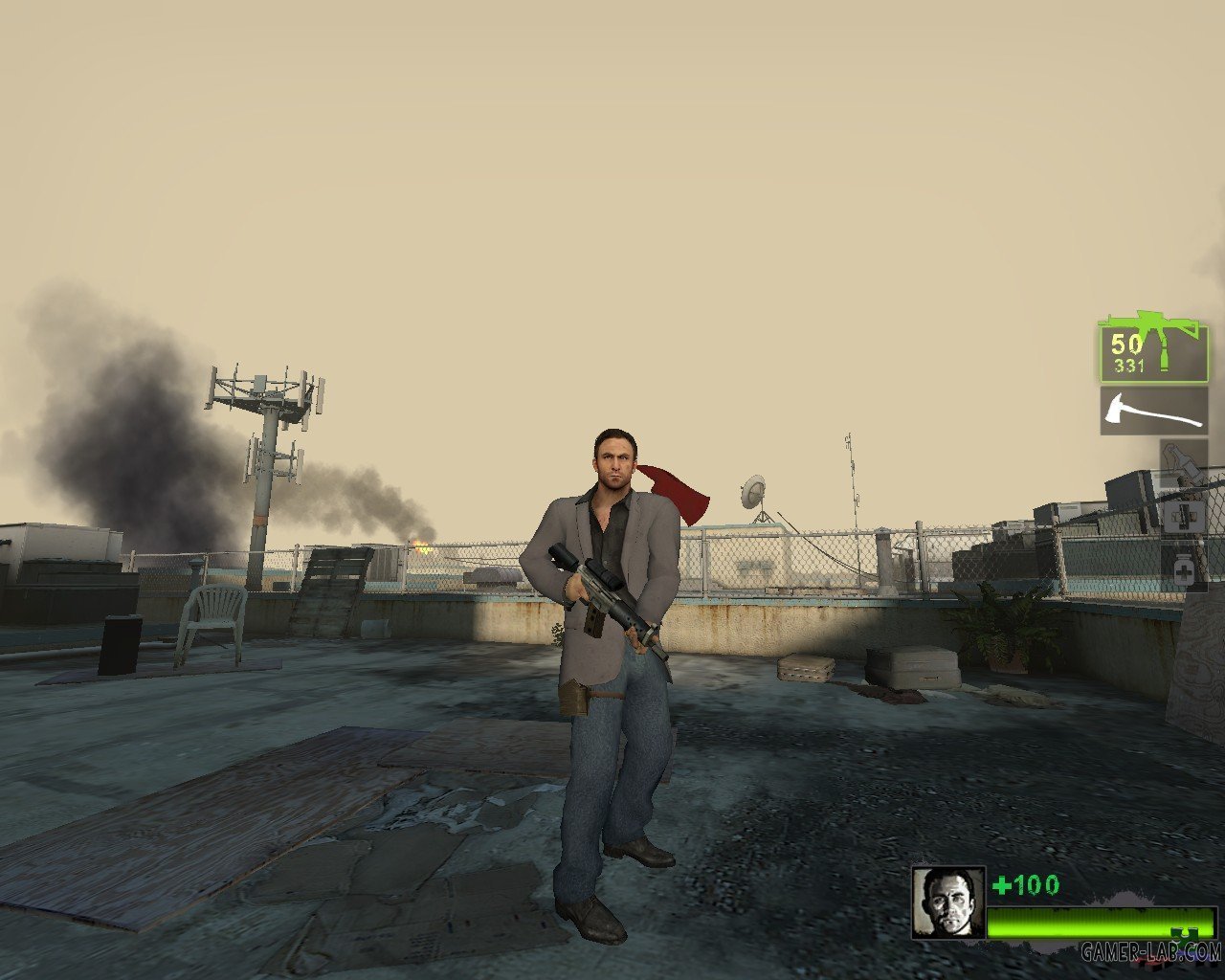This screenshot has width=1225, height=980.
Task: Switch to the fire axe melee slot
Action: tap(1153, 411)
